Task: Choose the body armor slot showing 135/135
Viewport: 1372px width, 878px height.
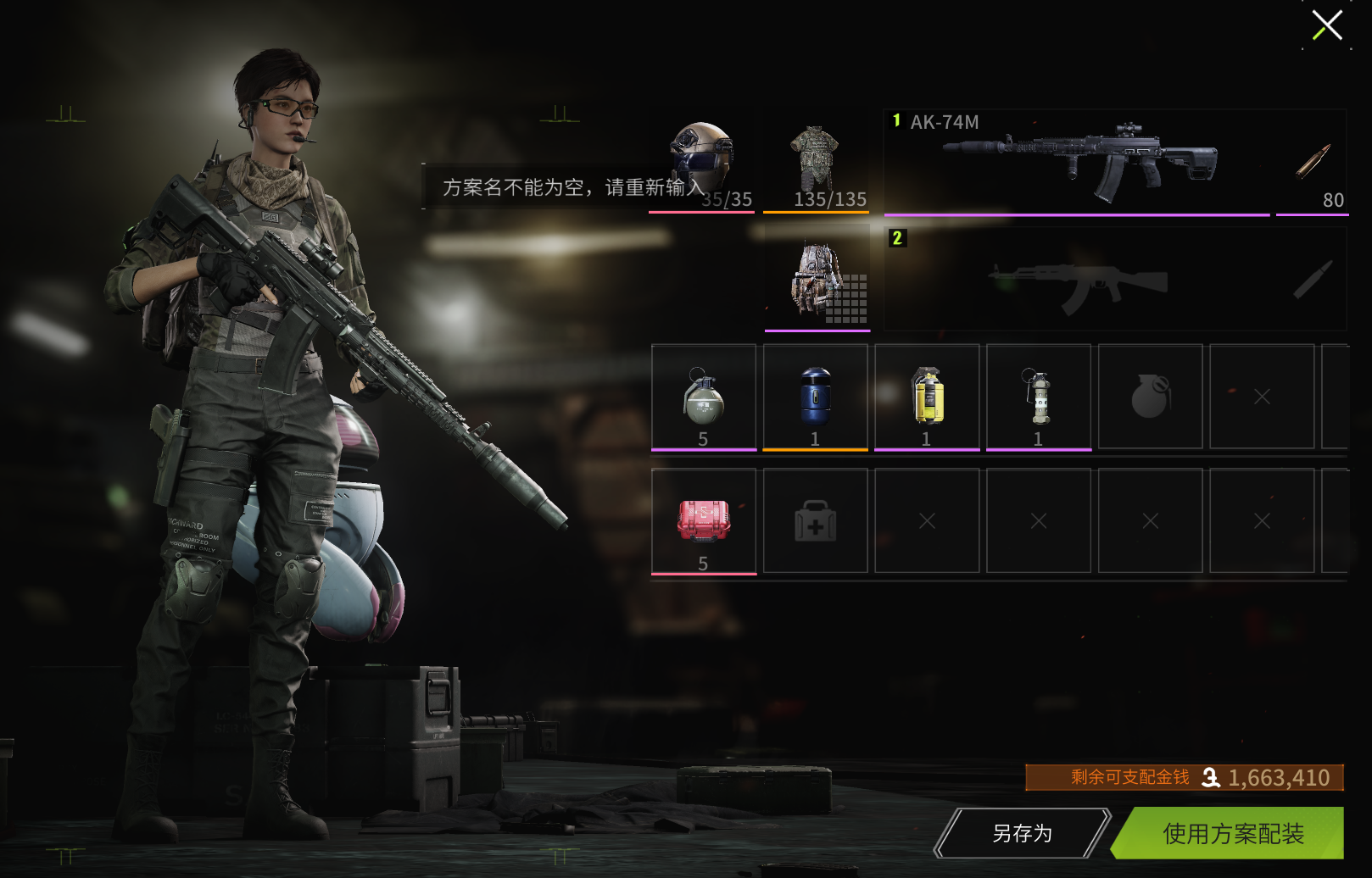Action: click(816, 163)
